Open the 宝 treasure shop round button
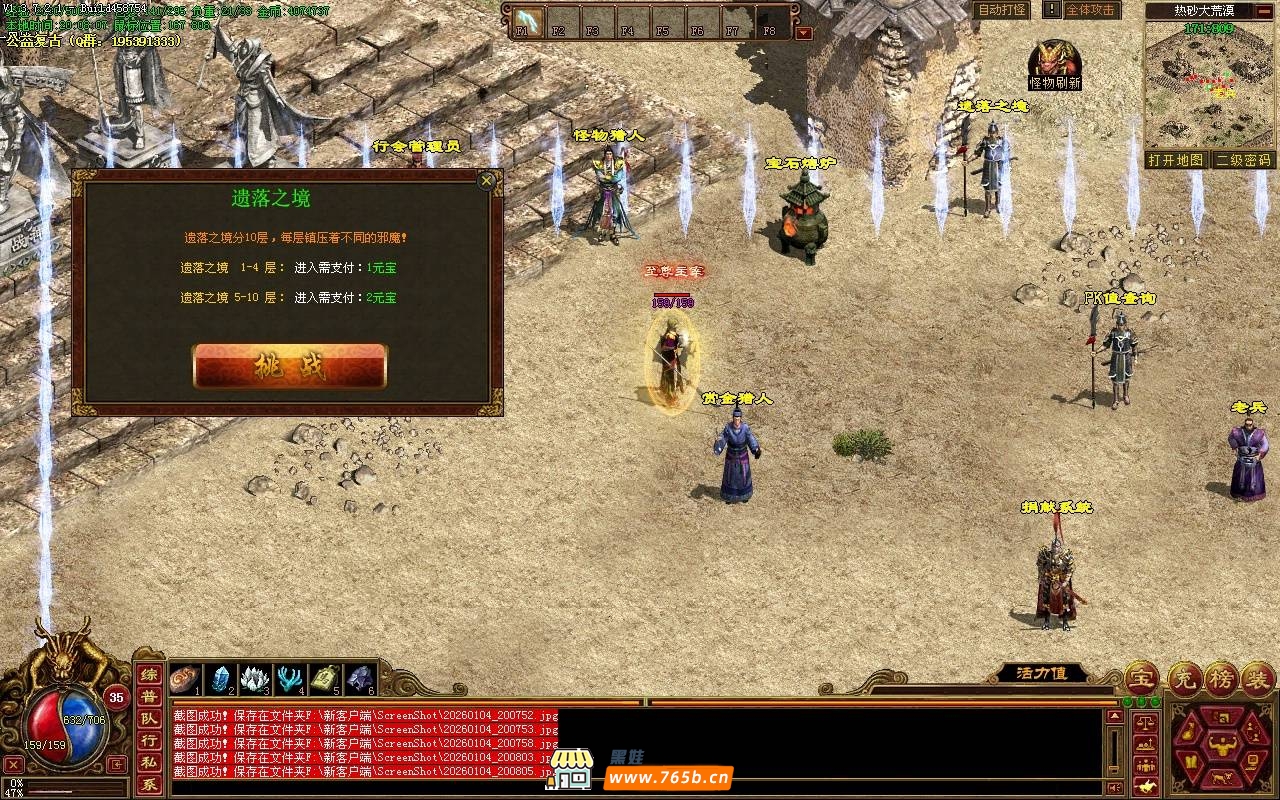 click(1141, 679)
